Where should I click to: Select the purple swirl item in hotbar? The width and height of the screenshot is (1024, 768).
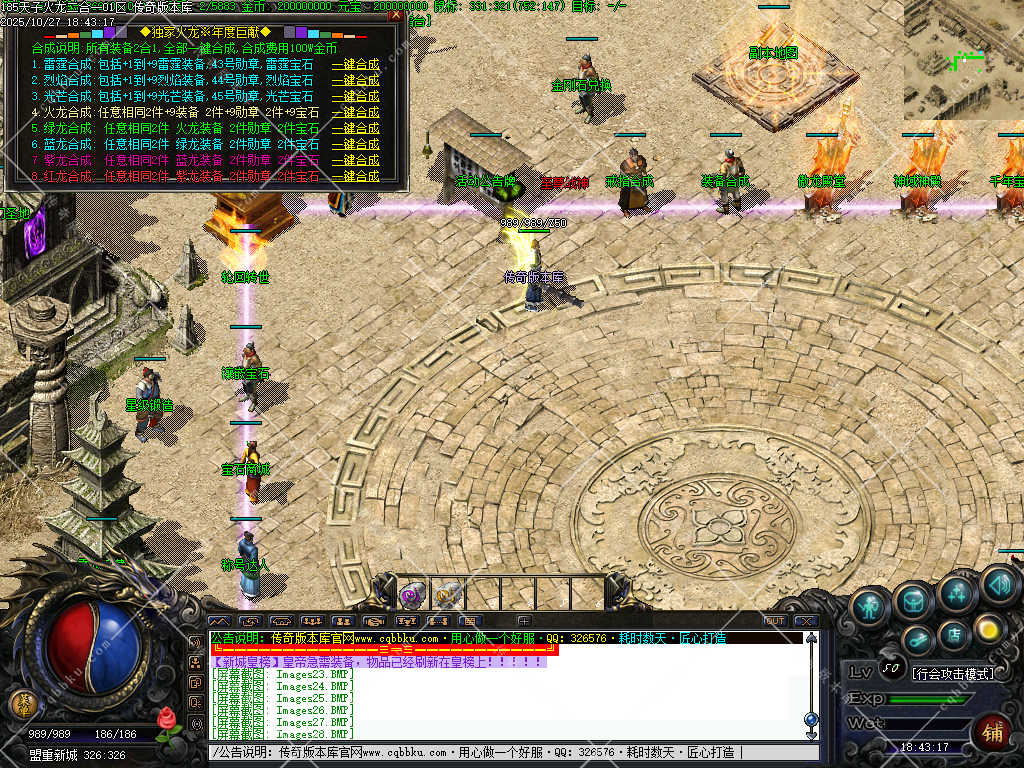(410, 595)
